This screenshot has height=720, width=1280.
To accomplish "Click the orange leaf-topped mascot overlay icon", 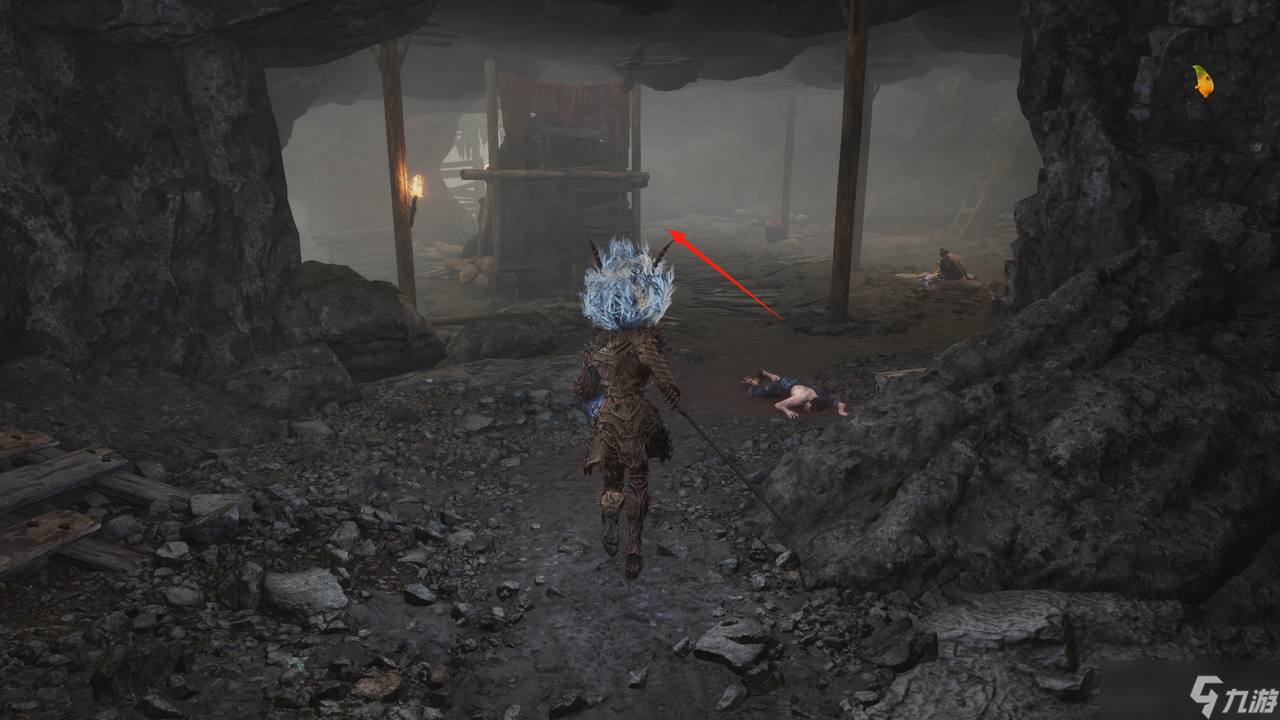I will coord(1203,81).
